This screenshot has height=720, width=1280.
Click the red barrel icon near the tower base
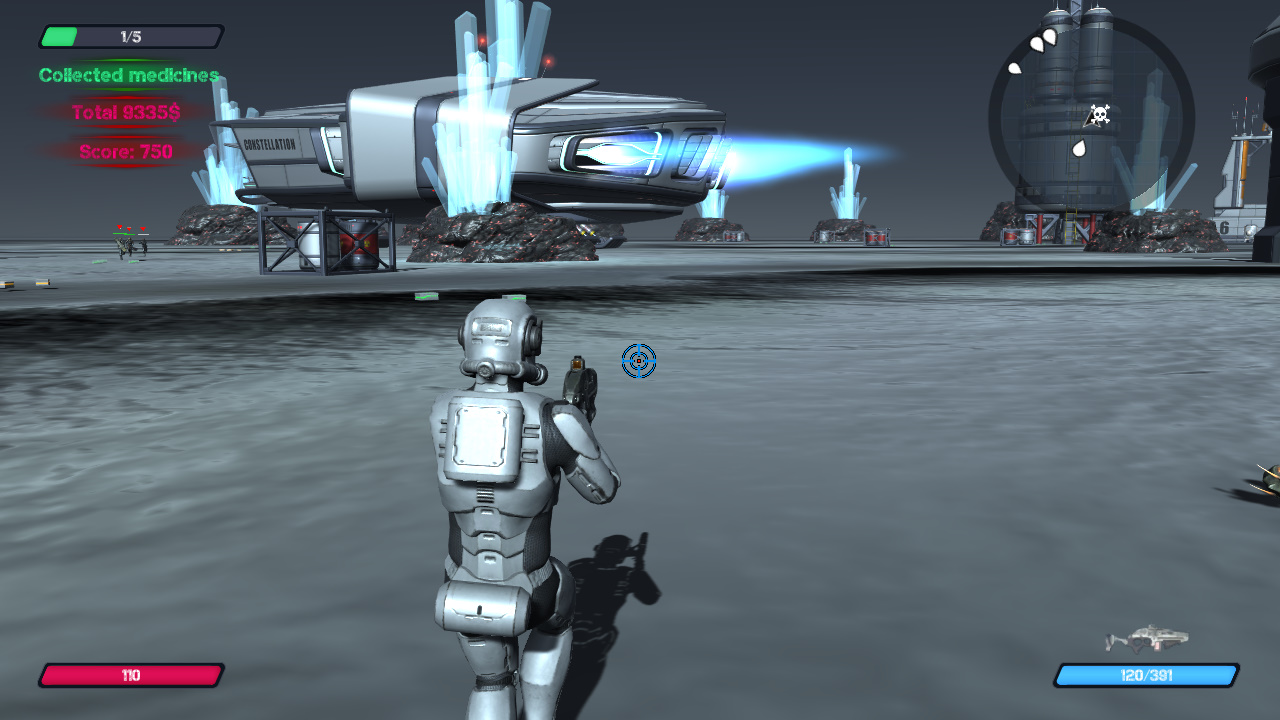click(x=1011, y=234)
